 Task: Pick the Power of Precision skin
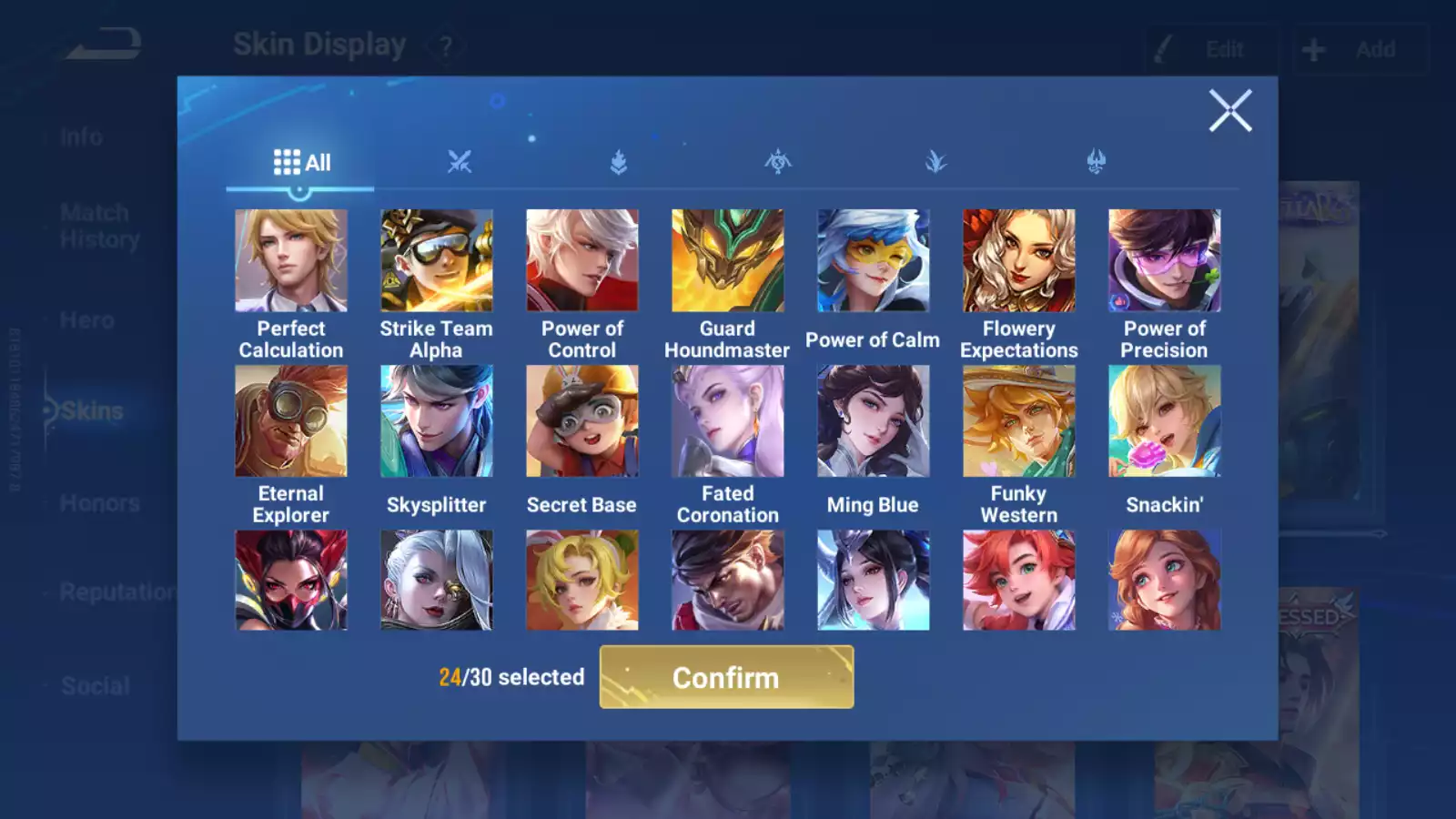point(1165,261)
